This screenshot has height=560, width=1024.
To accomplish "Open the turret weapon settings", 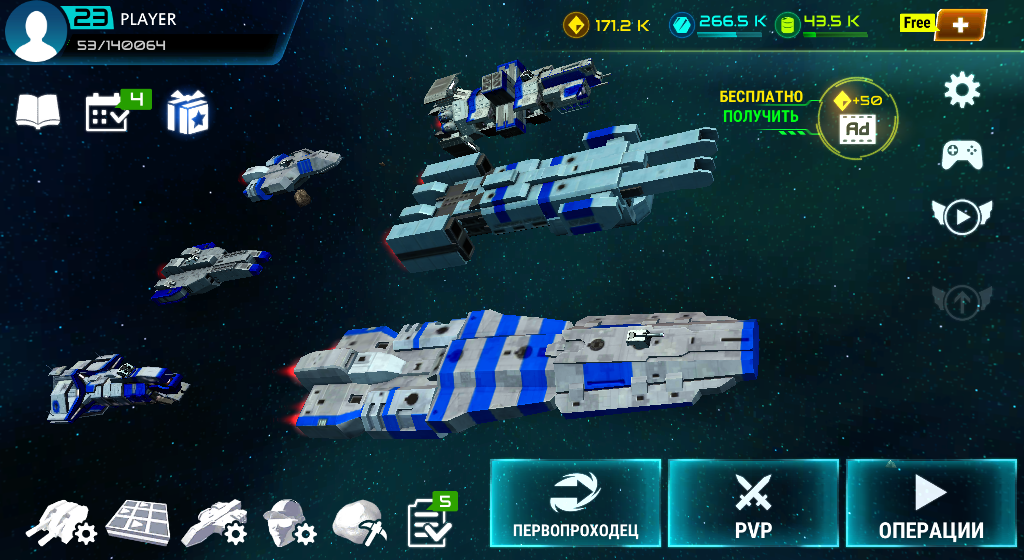I will 61,522.
